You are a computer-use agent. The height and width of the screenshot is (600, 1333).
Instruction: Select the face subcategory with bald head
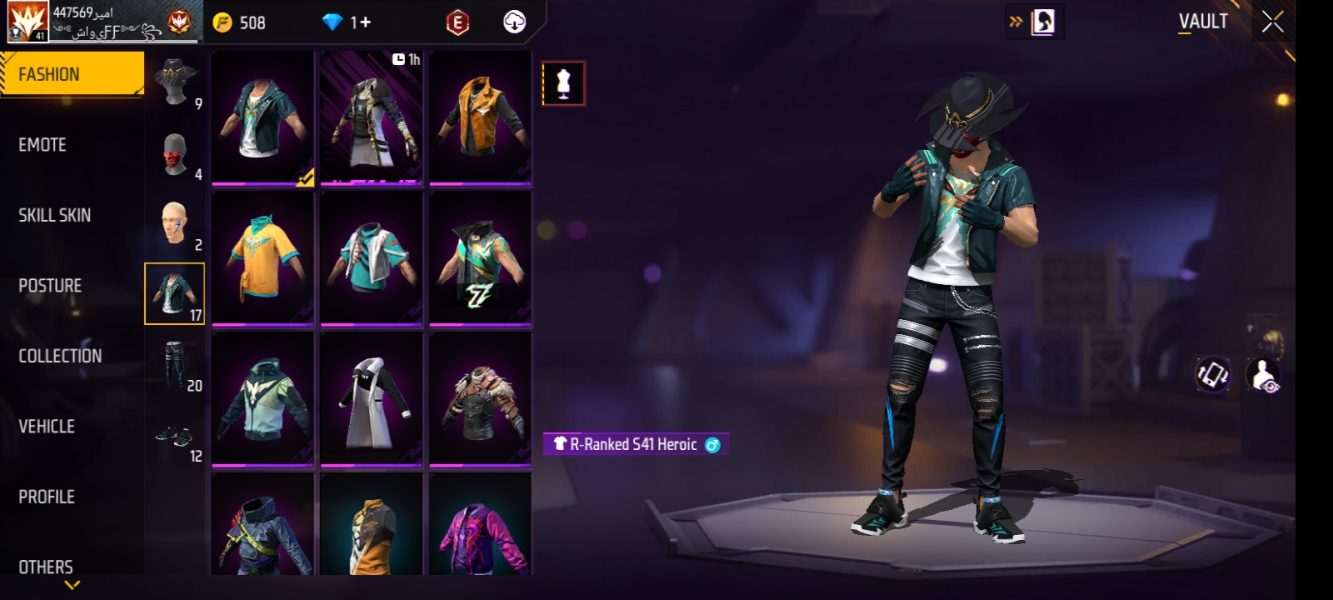tap(175, 225)
